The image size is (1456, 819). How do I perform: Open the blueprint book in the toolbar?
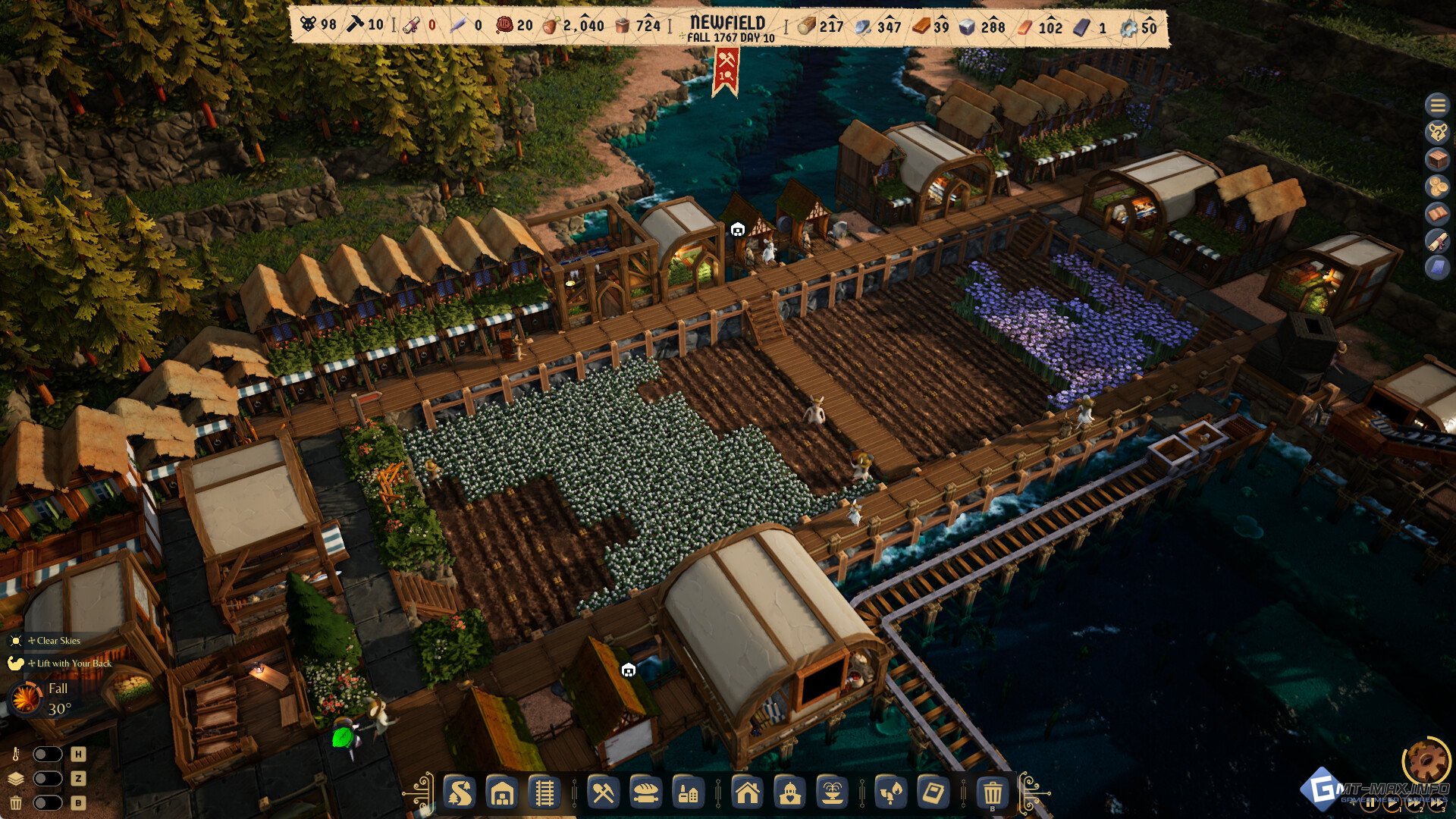click(933, 793)
